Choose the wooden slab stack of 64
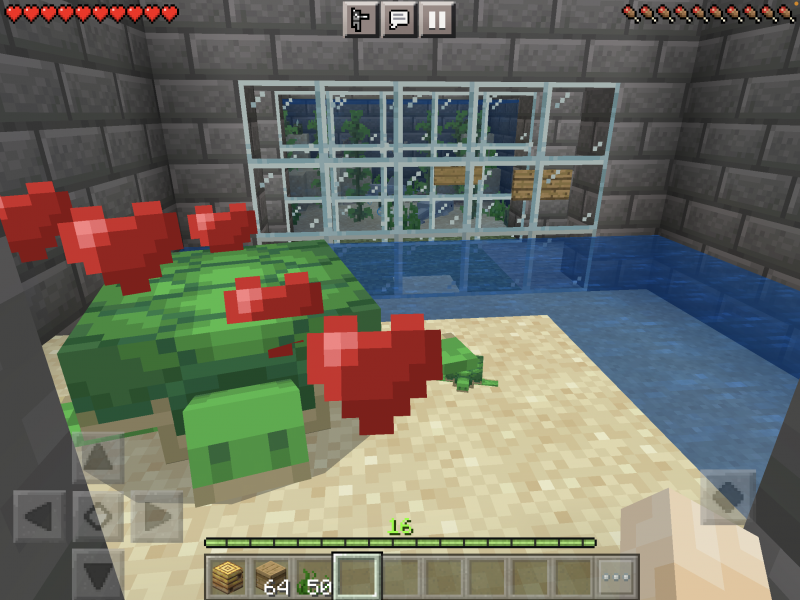This screenshot has width=800, height=600. 270,576
